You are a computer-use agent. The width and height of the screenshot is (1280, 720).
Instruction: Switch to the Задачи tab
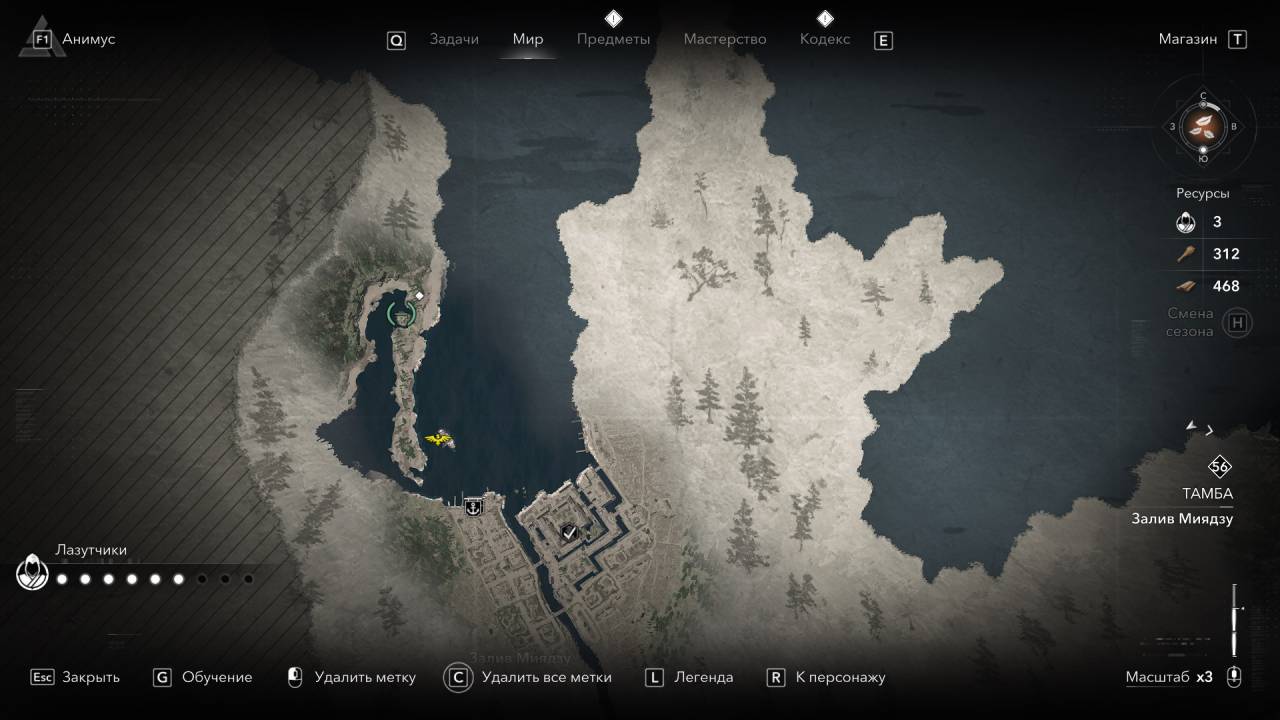point(454,39)
